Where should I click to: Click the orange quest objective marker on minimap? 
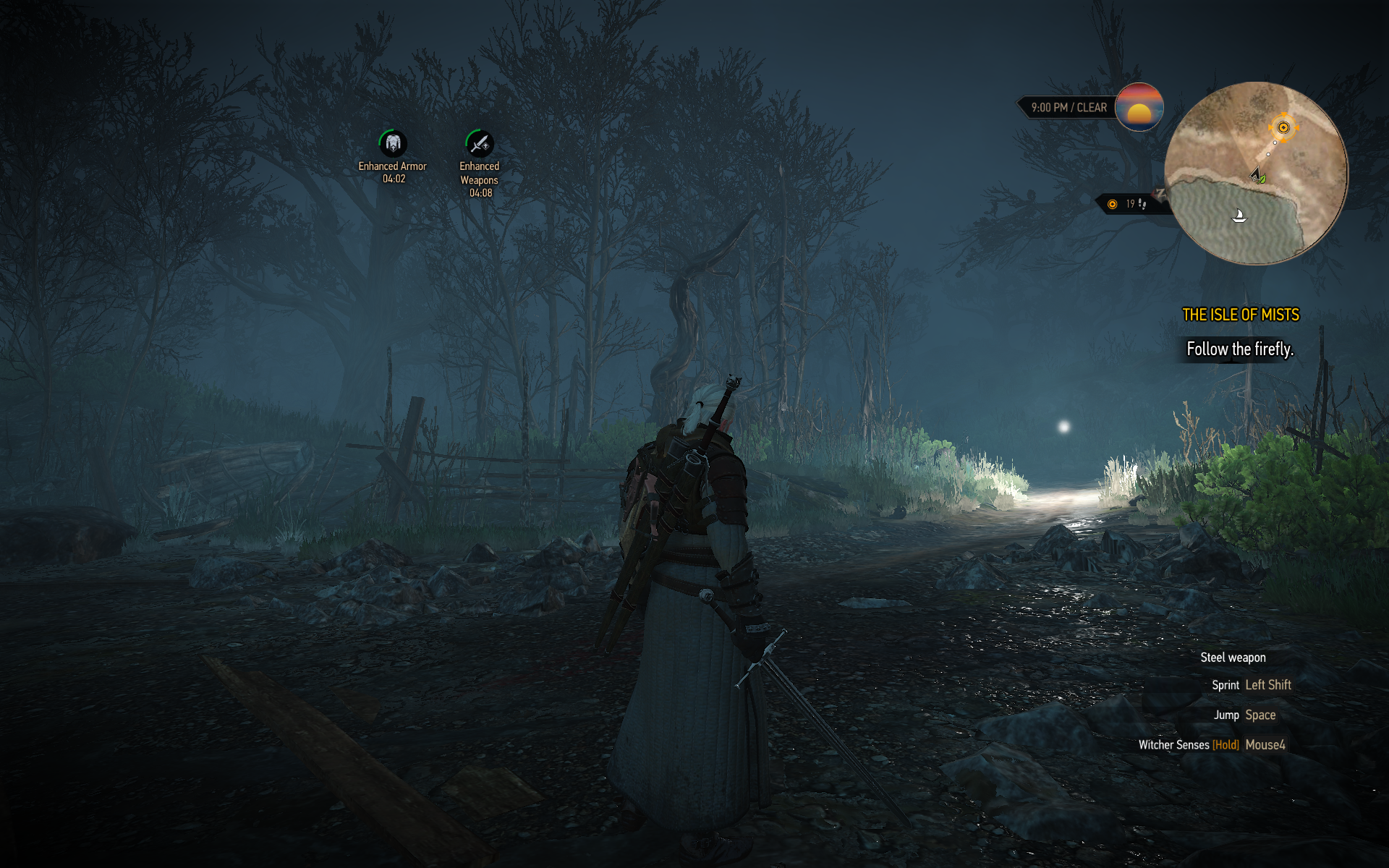(x=1283, y=128)
